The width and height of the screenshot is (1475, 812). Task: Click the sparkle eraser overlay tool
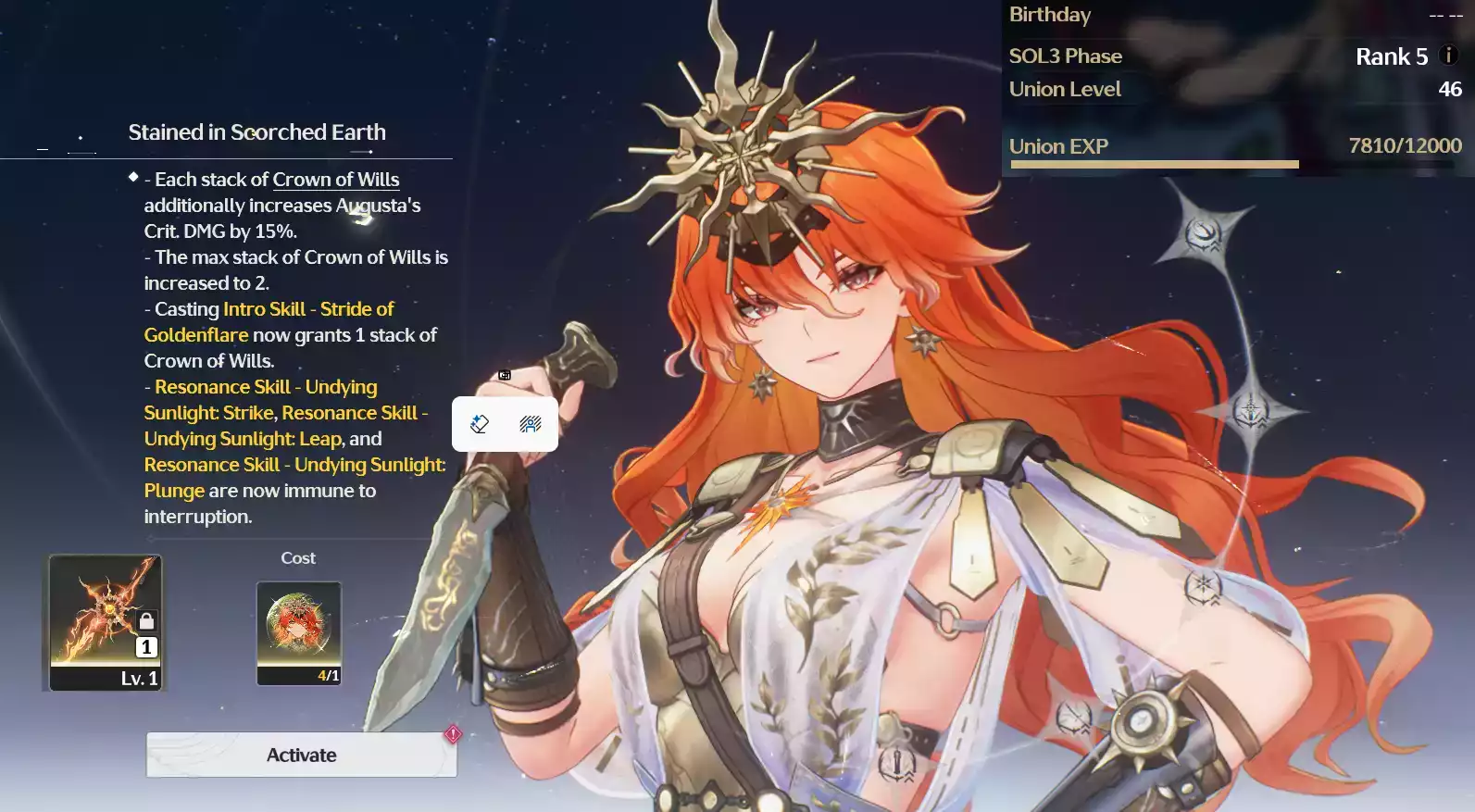(x=480, y=424)
